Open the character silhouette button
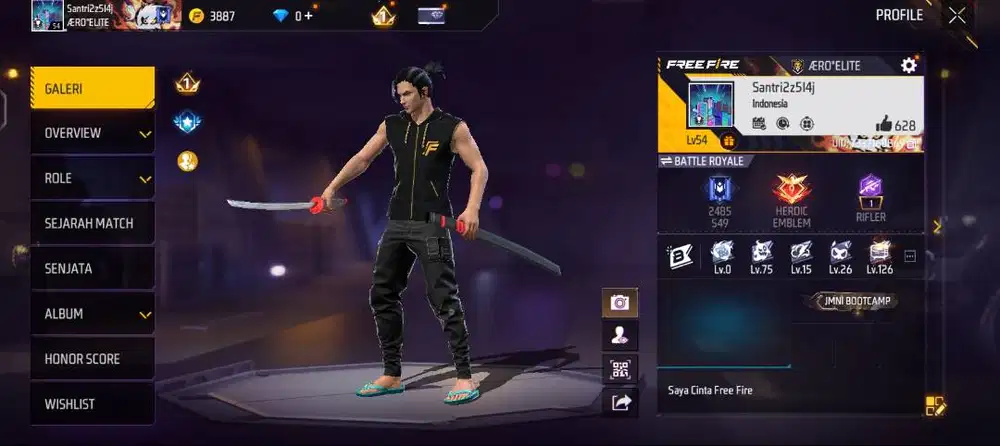 click(620, 336)
